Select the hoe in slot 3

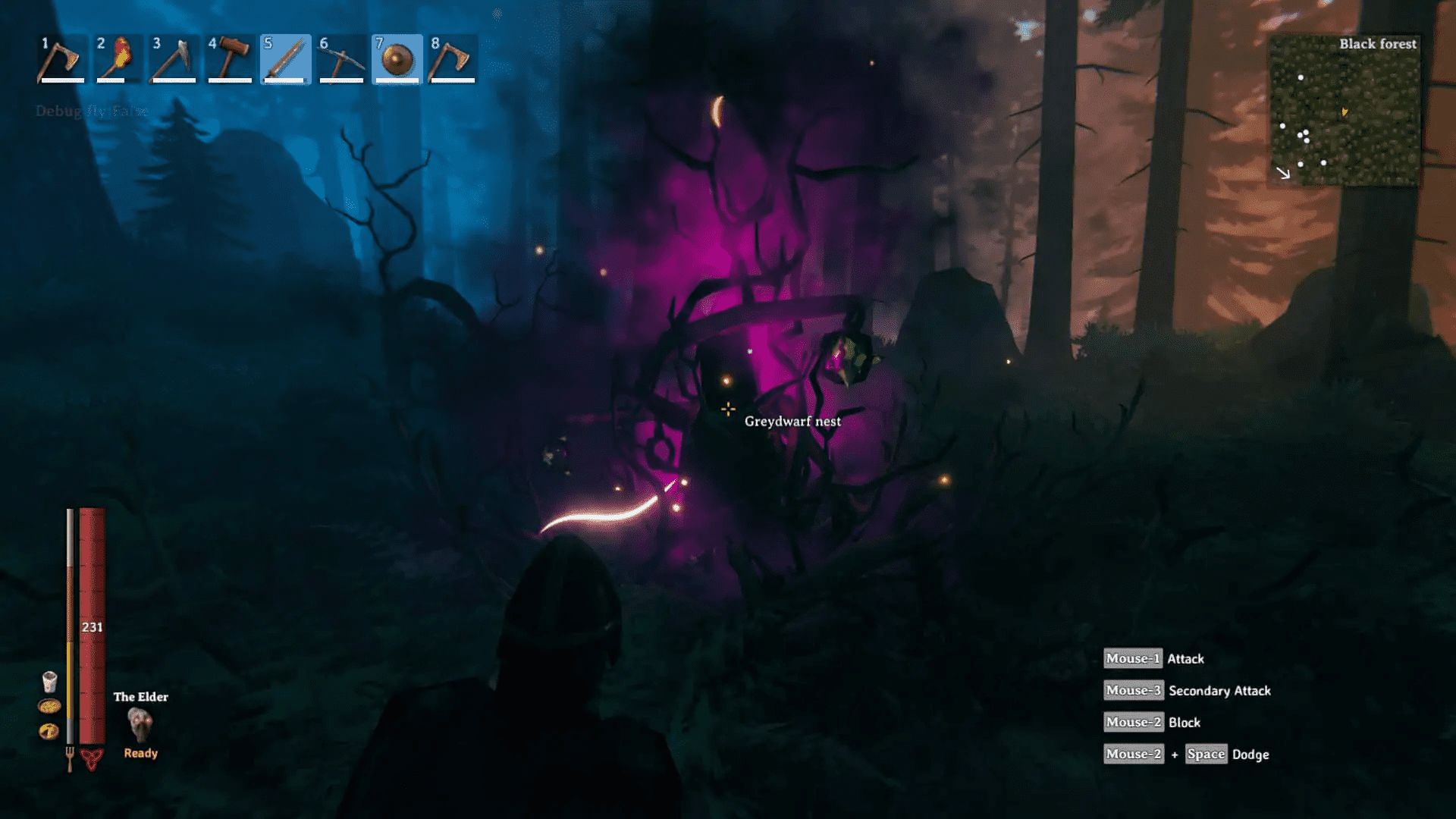point(174,59)
